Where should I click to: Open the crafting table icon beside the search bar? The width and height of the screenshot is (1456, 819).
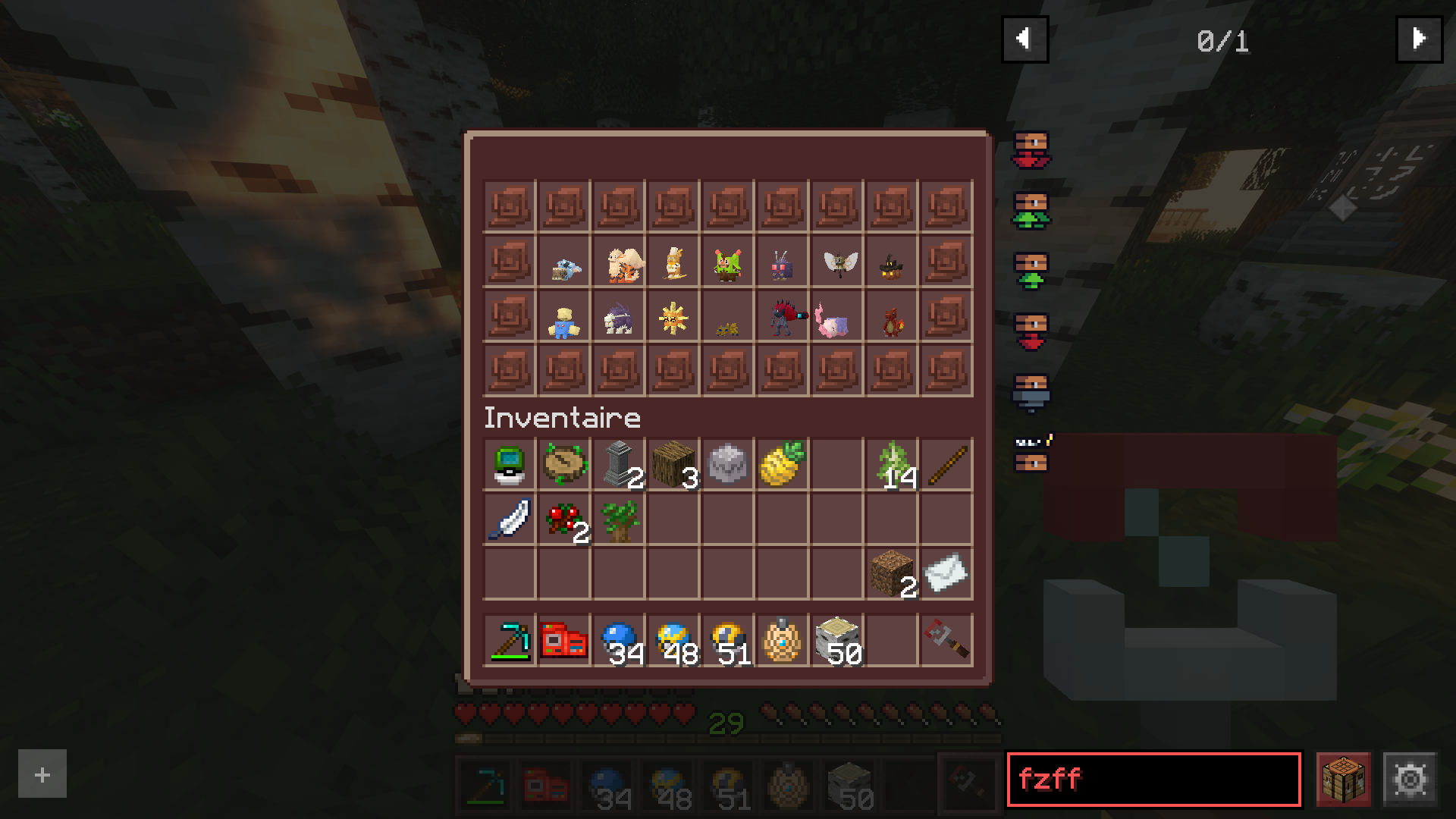(x=1345, y=777)
